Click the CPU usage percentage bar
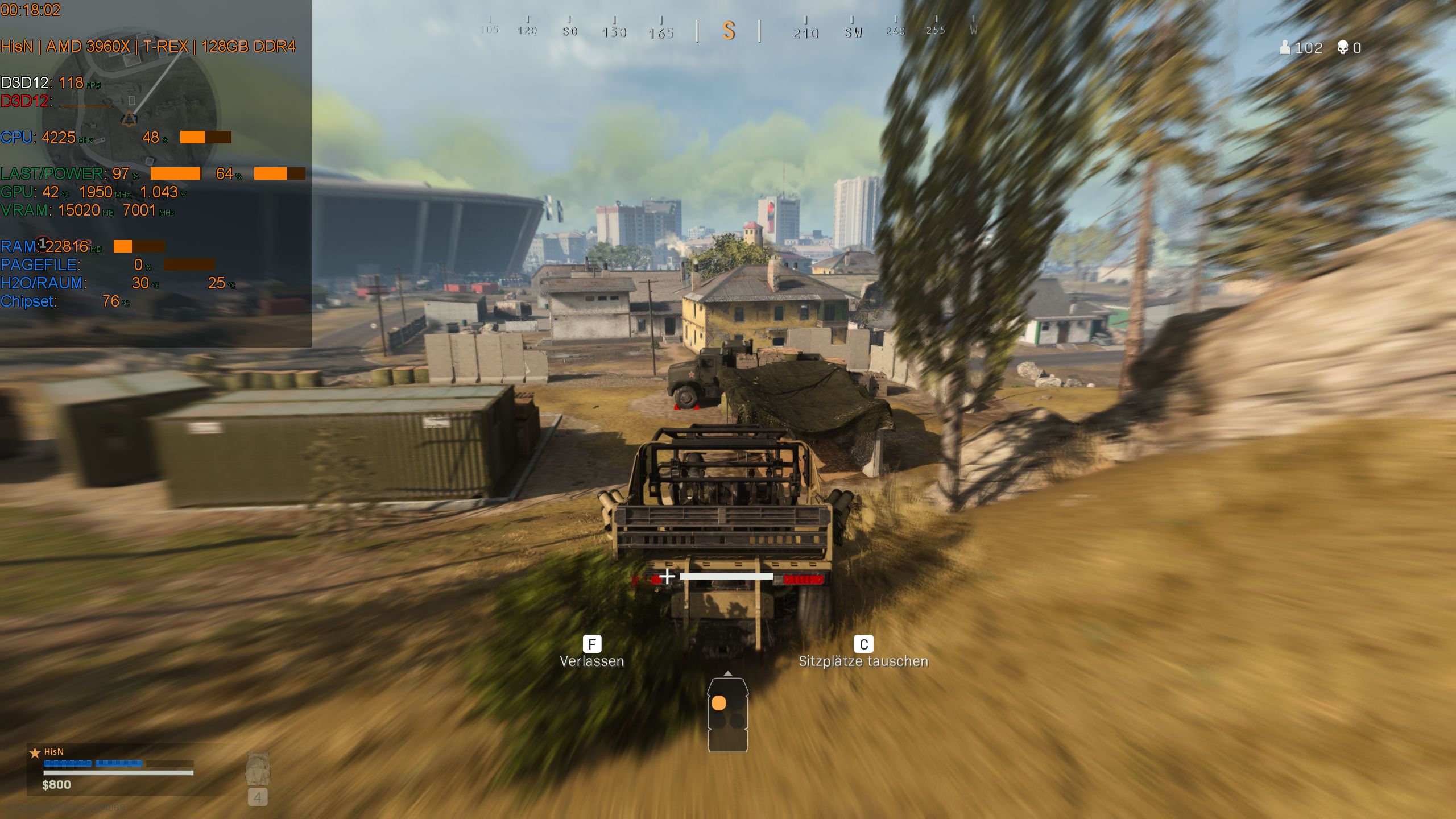 pyautogui.click(x=205, y=138)
